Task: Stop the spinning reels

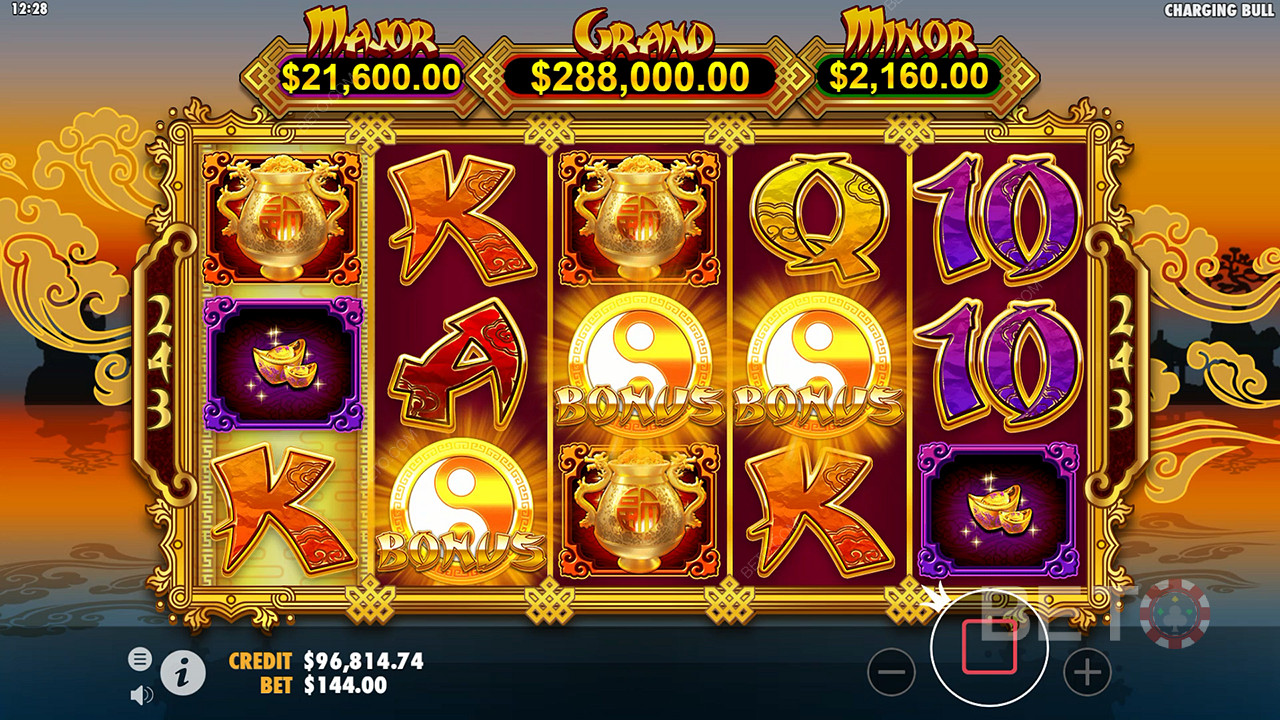Action: click(989, 647)
